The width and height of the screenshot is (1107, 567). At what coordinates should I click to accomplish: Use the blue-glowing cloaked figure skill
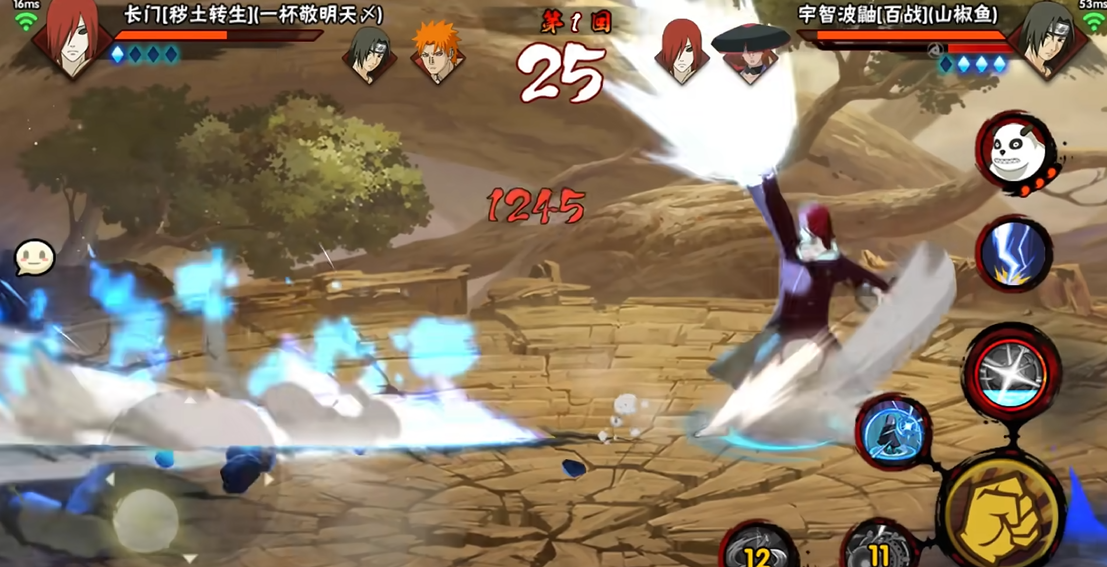[x=892, y=432]
